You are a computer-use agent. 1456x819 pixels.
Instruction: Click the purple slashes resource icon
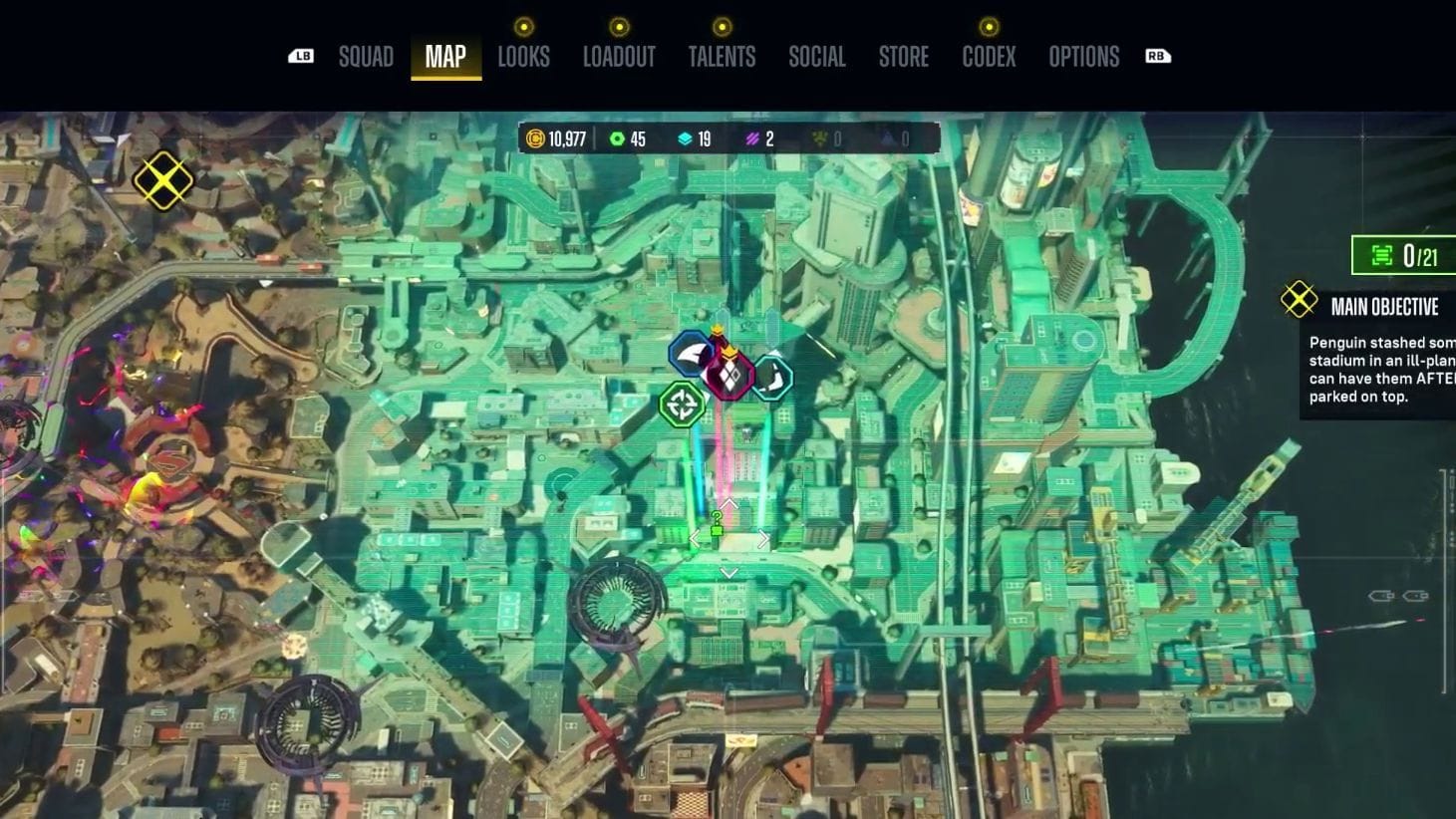click(x=751, y=139)
